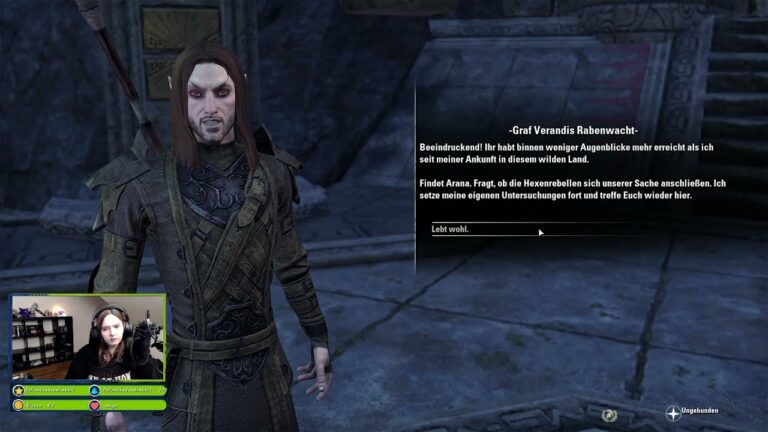The height and width of the screenshot is (432, 768).
Task: Choose the "Lebt wohl." dialogue reply
Action: (450, 230)
